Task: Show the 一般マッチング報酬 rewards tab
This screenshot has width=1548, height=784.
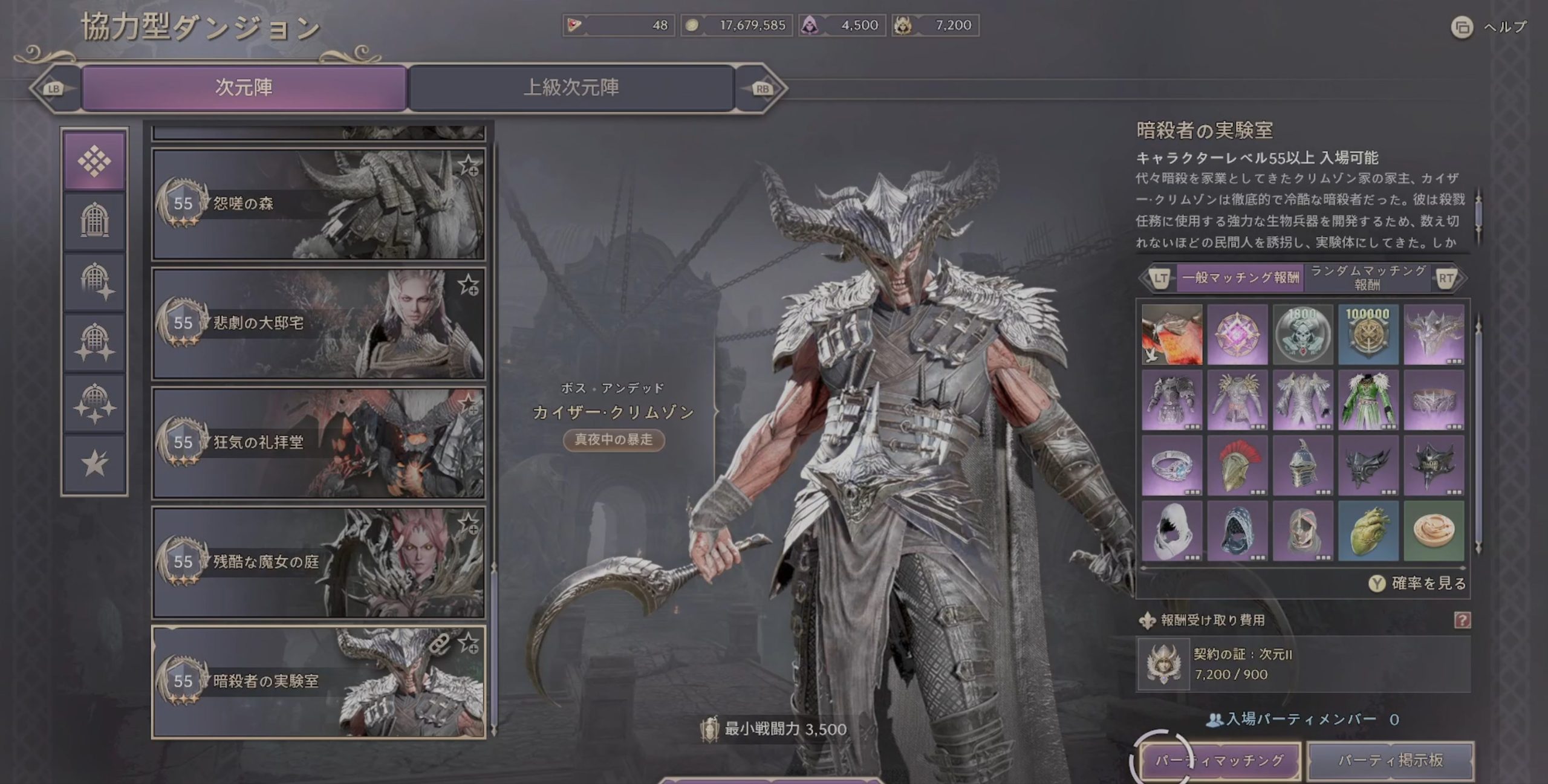Action: coord(1240,277)
